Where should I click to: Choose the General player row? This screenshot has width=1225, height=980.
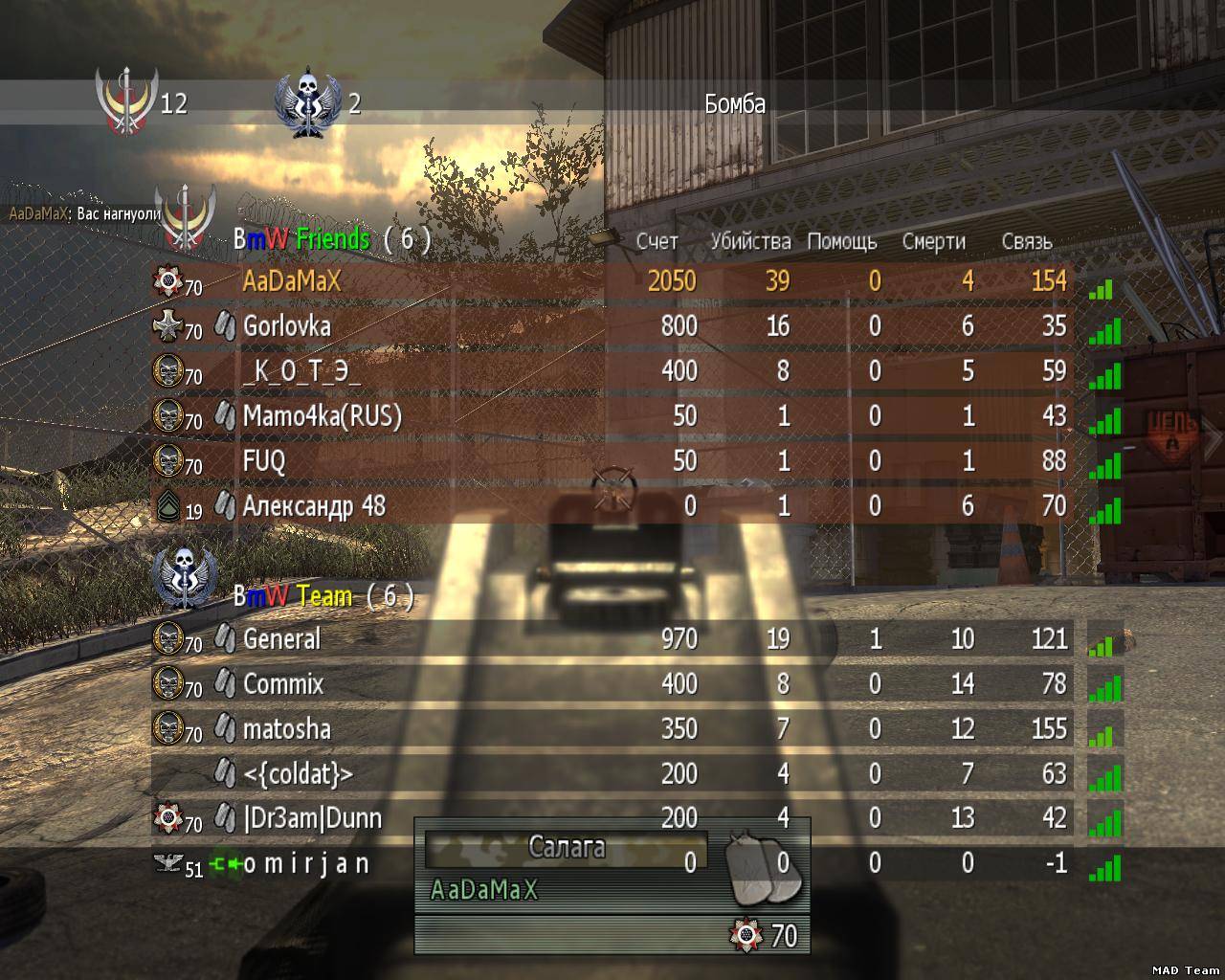[612, 638]
